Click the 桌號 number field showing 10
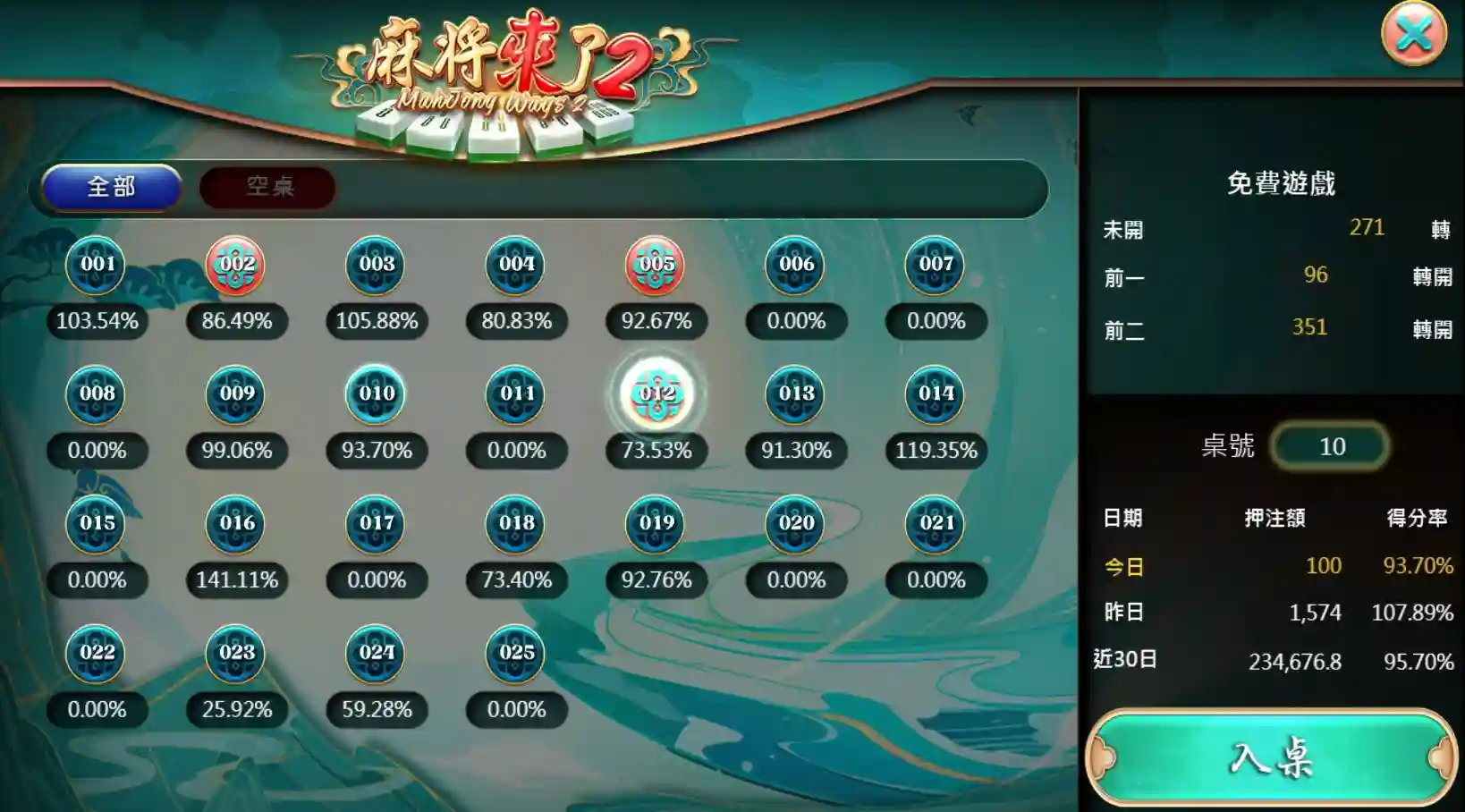 (x=1330, y=446)
